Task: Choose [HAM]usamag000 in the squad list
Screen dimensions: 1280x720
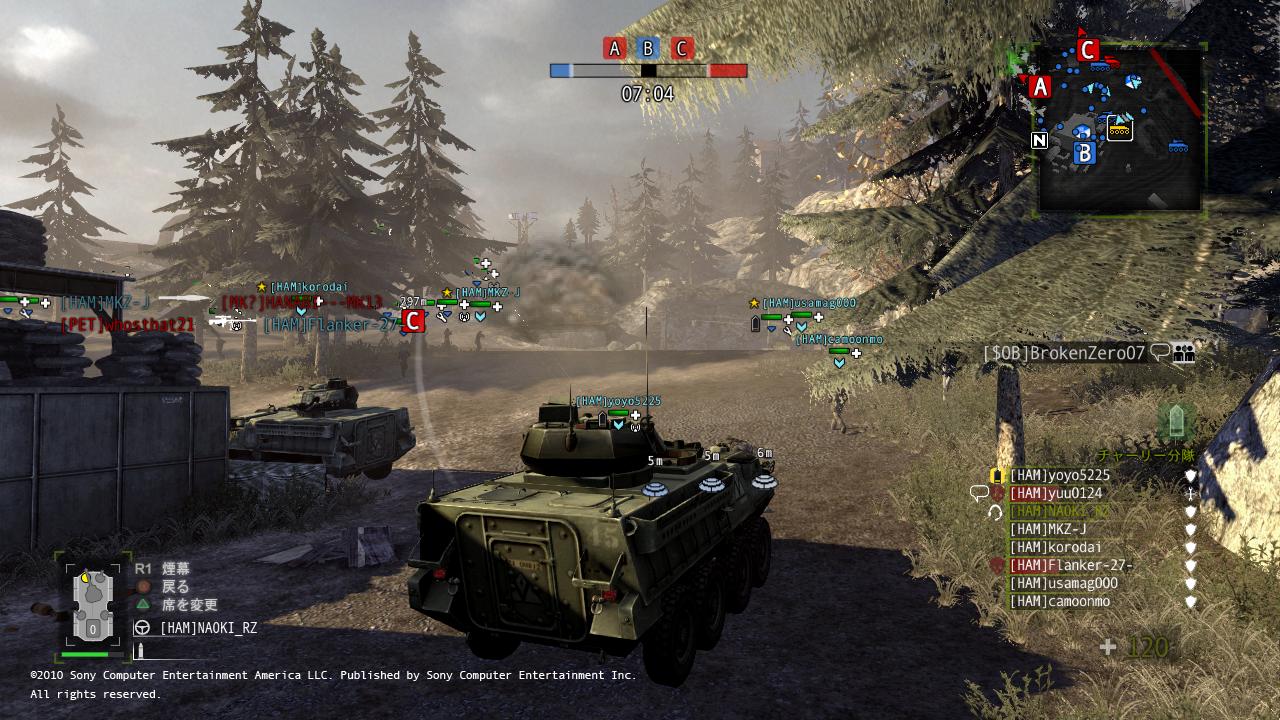Action: pos(1063,584)
